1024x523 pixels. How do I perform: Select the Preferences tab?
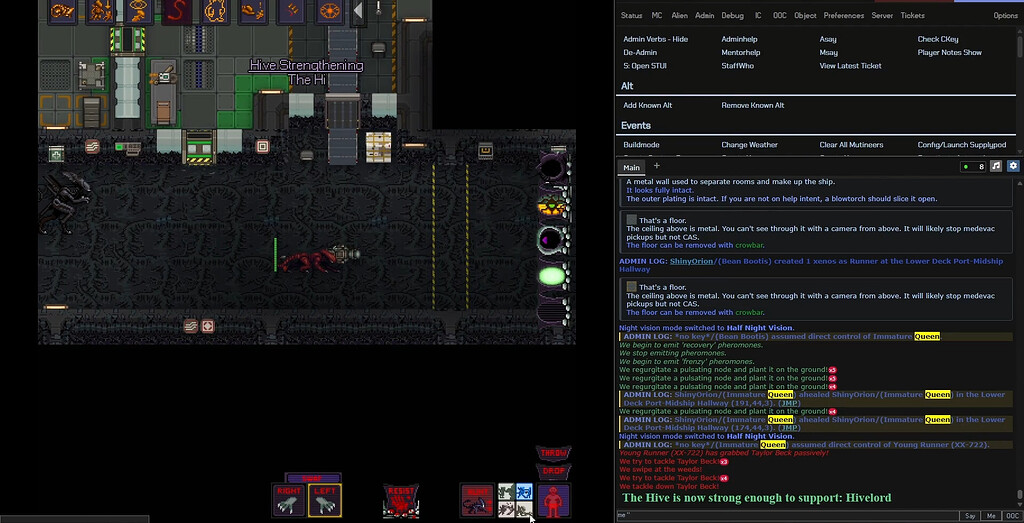pyautogui.click(x=843, y=16)
